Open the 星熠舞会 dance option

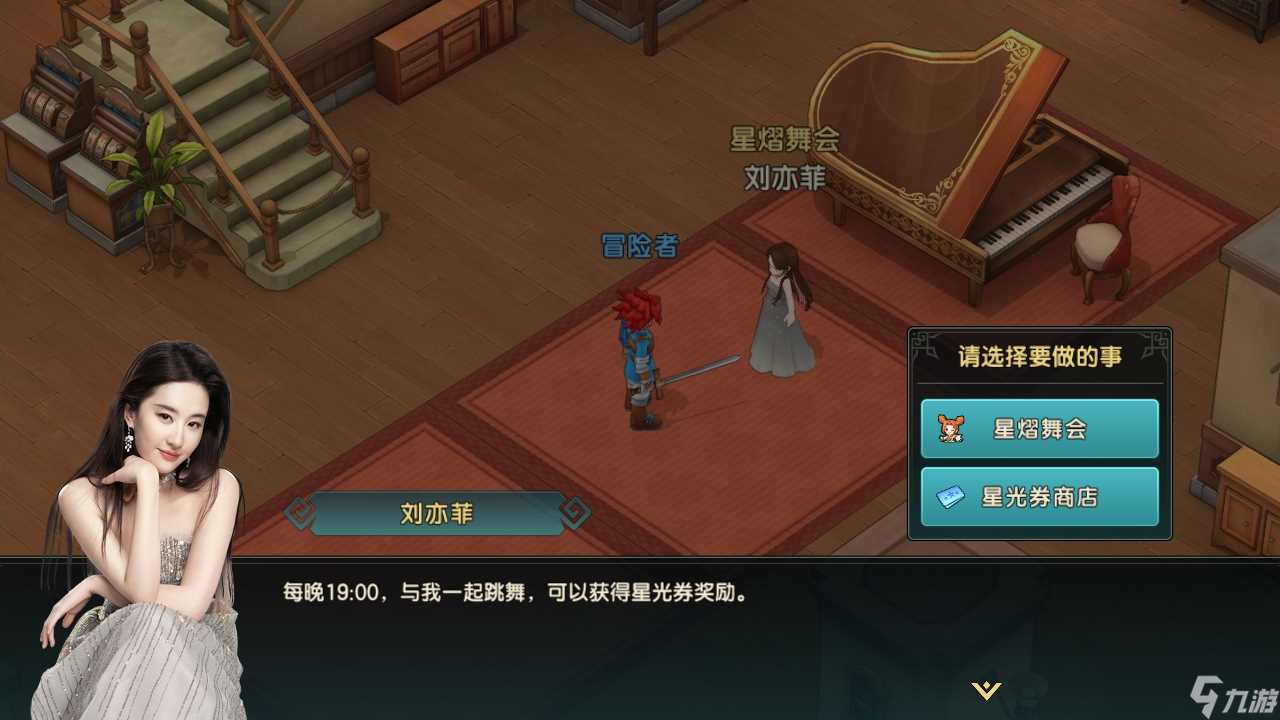point(1038,427)
